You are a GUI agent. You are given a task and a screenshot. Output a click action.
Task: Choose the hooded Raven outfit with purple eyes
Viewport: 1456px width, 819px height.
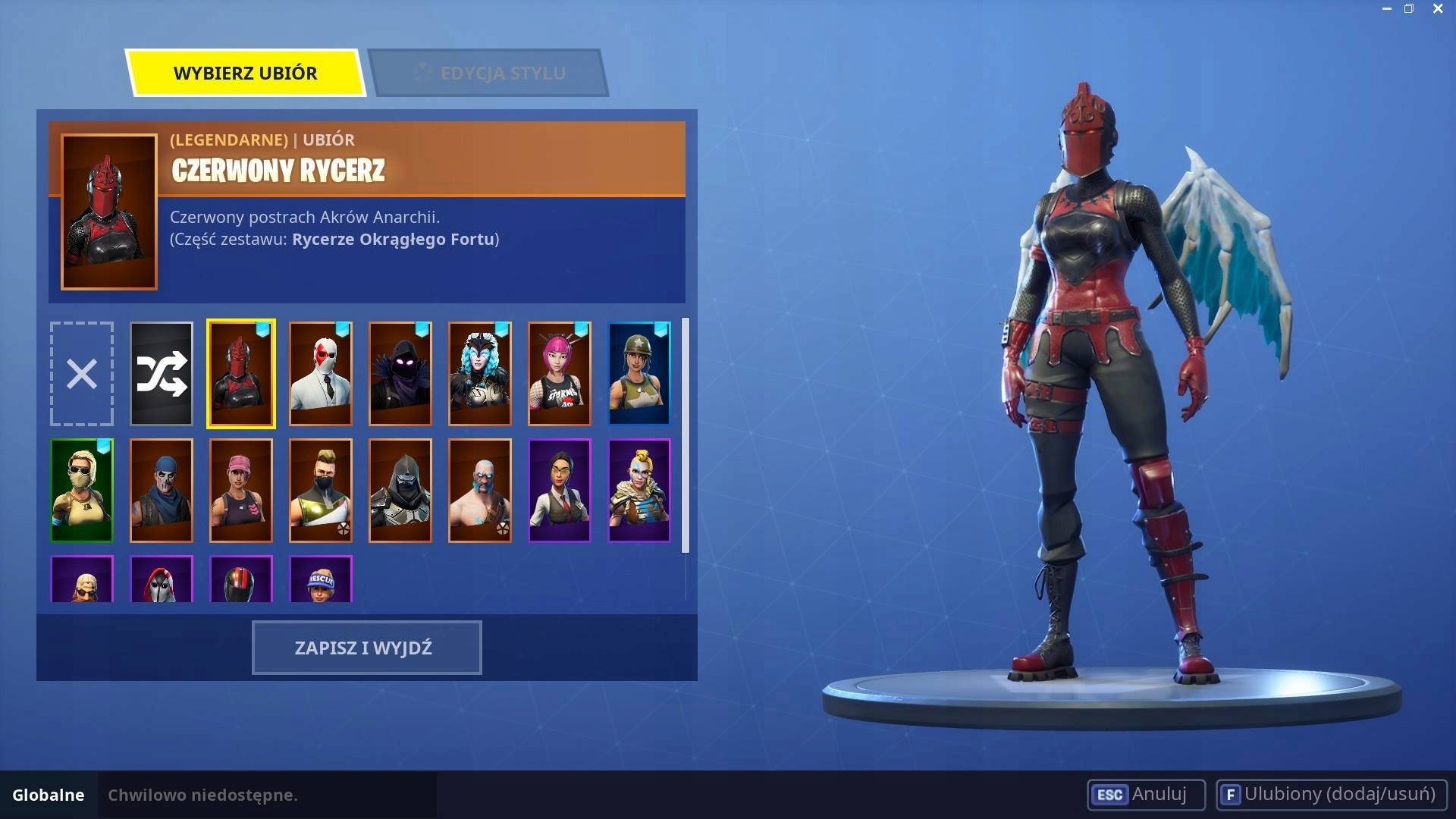400,373
